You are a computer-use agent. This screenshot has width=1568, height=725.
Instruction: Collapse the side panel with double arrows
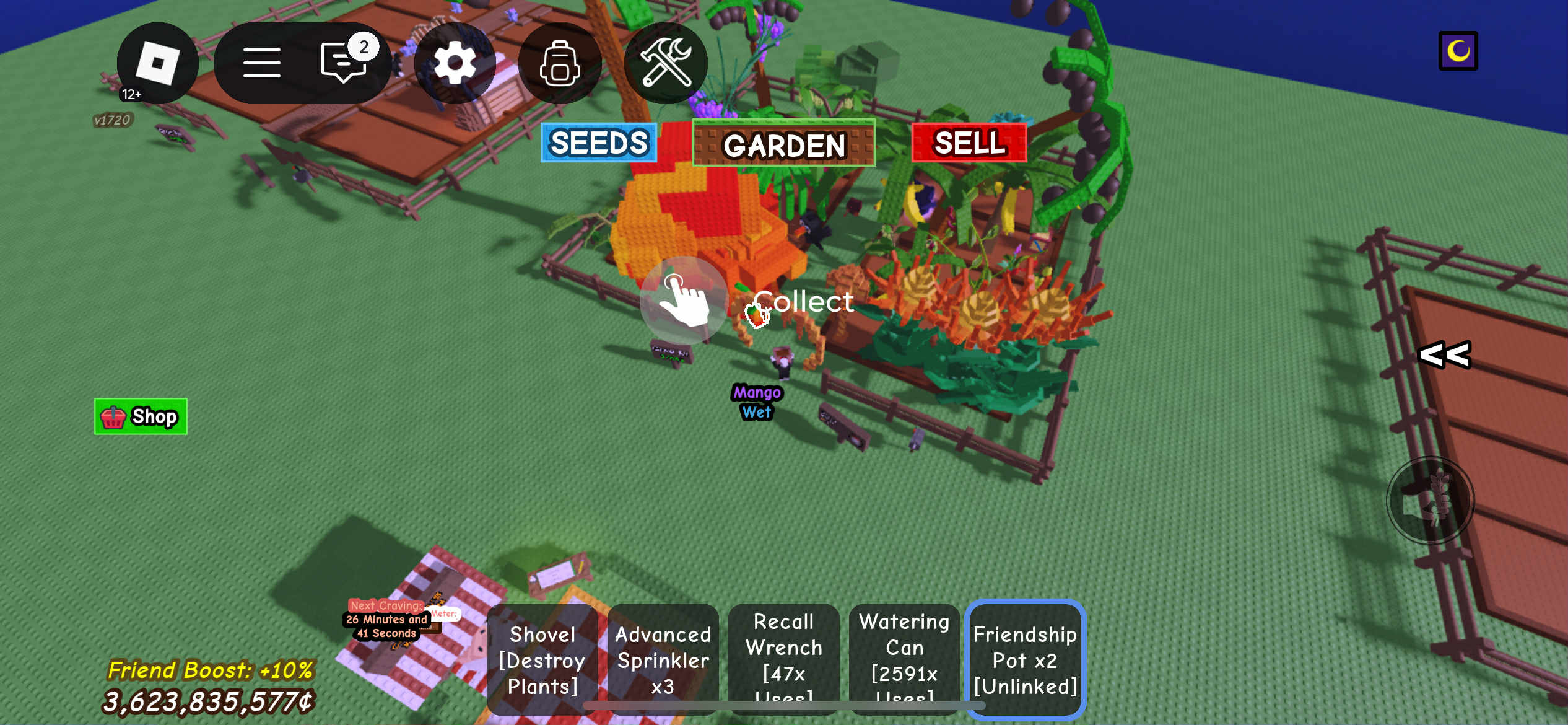point(1444,355)
